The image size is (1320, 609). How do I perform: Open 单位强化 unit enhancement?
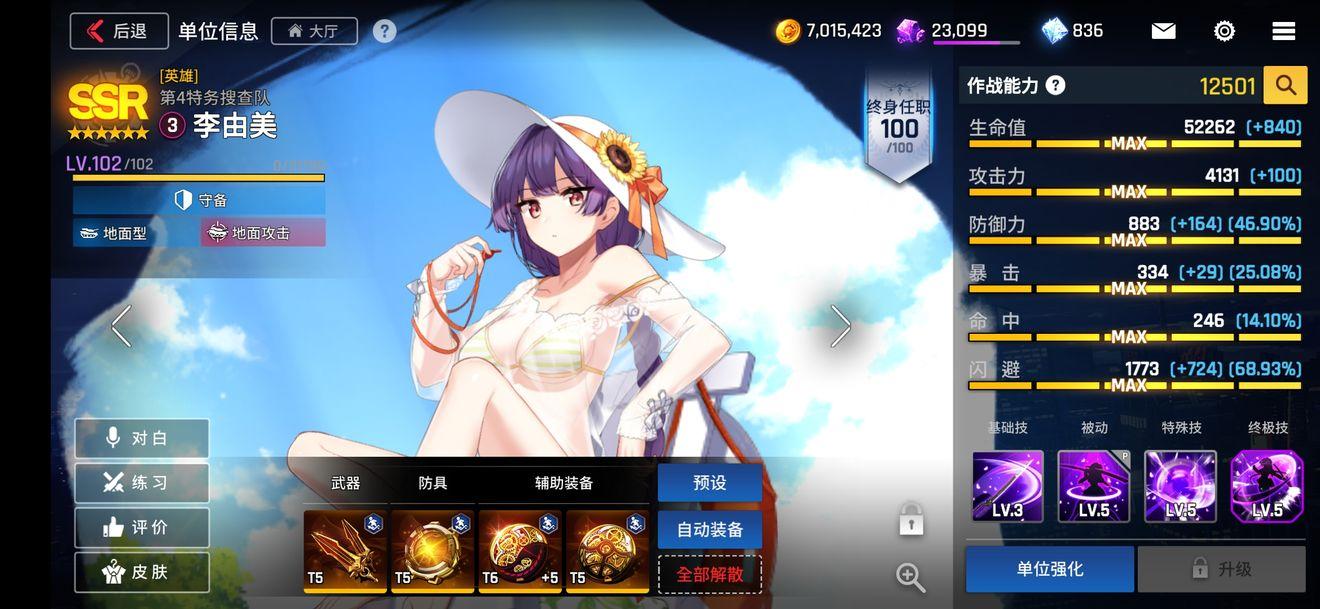click(x=1049, y=569)
